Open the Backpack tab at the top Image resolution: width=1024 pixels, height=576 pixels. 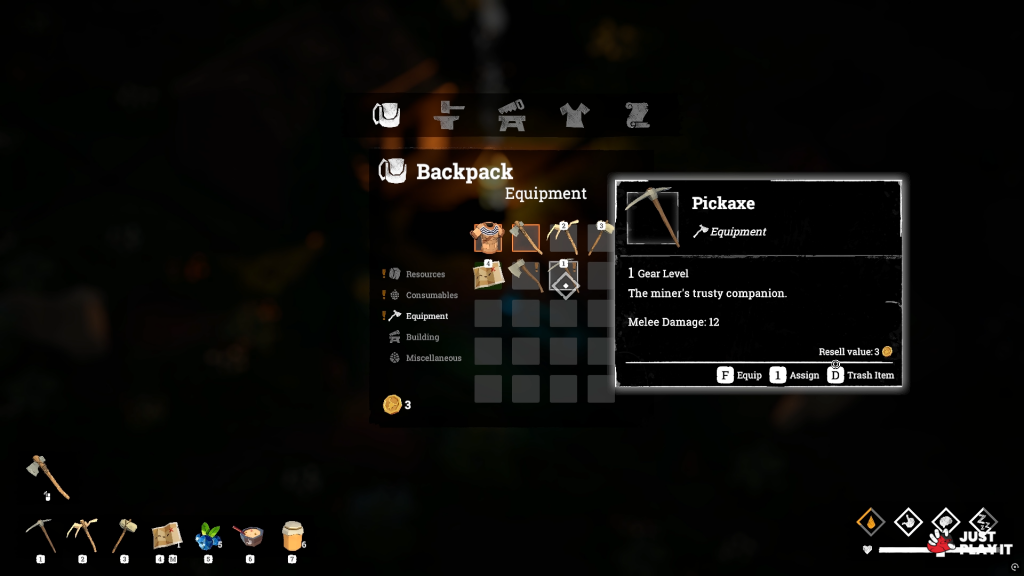pyautogui.click(x=387, y=116)
